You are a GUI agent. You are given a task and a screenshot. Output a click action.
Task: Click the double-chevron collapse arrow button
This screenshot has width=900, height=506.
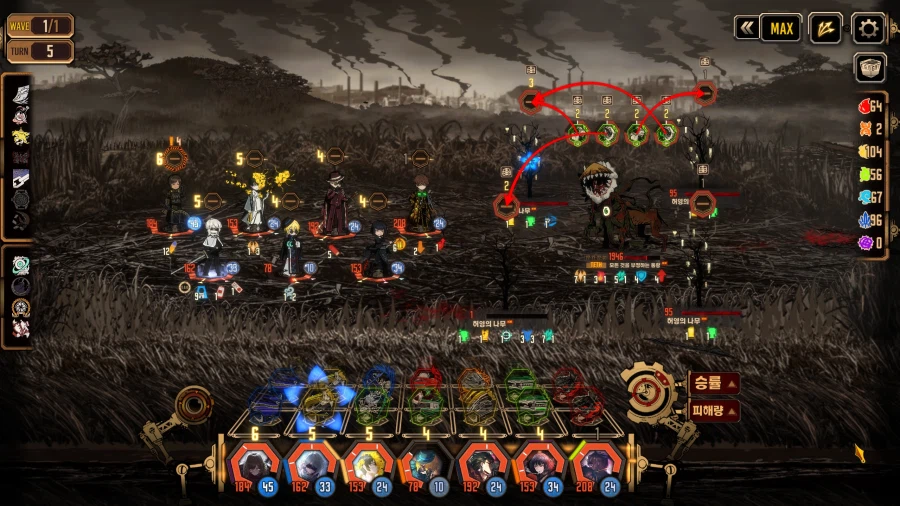tap(746, 28)
